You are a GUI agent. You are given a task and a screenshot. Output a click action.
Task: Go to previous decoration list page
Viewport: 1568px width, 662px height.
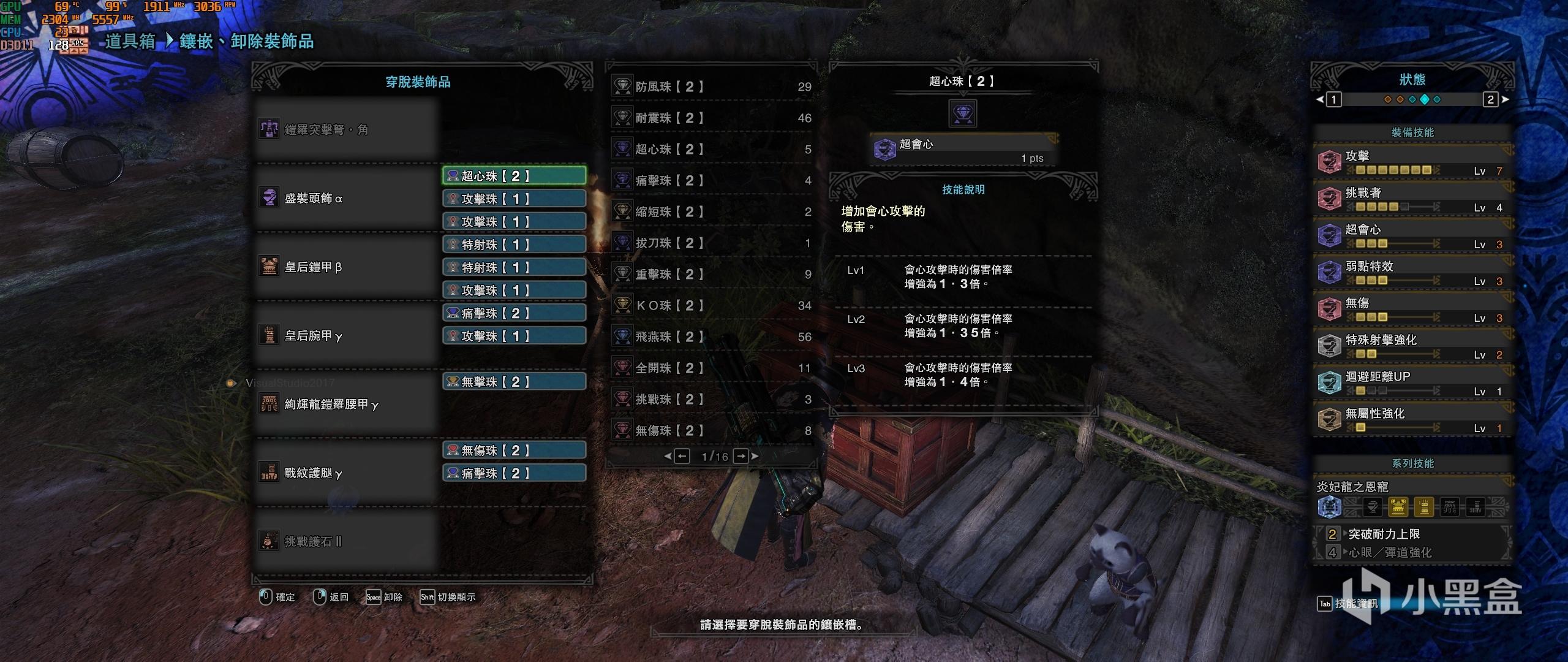(x=682, y=456)
